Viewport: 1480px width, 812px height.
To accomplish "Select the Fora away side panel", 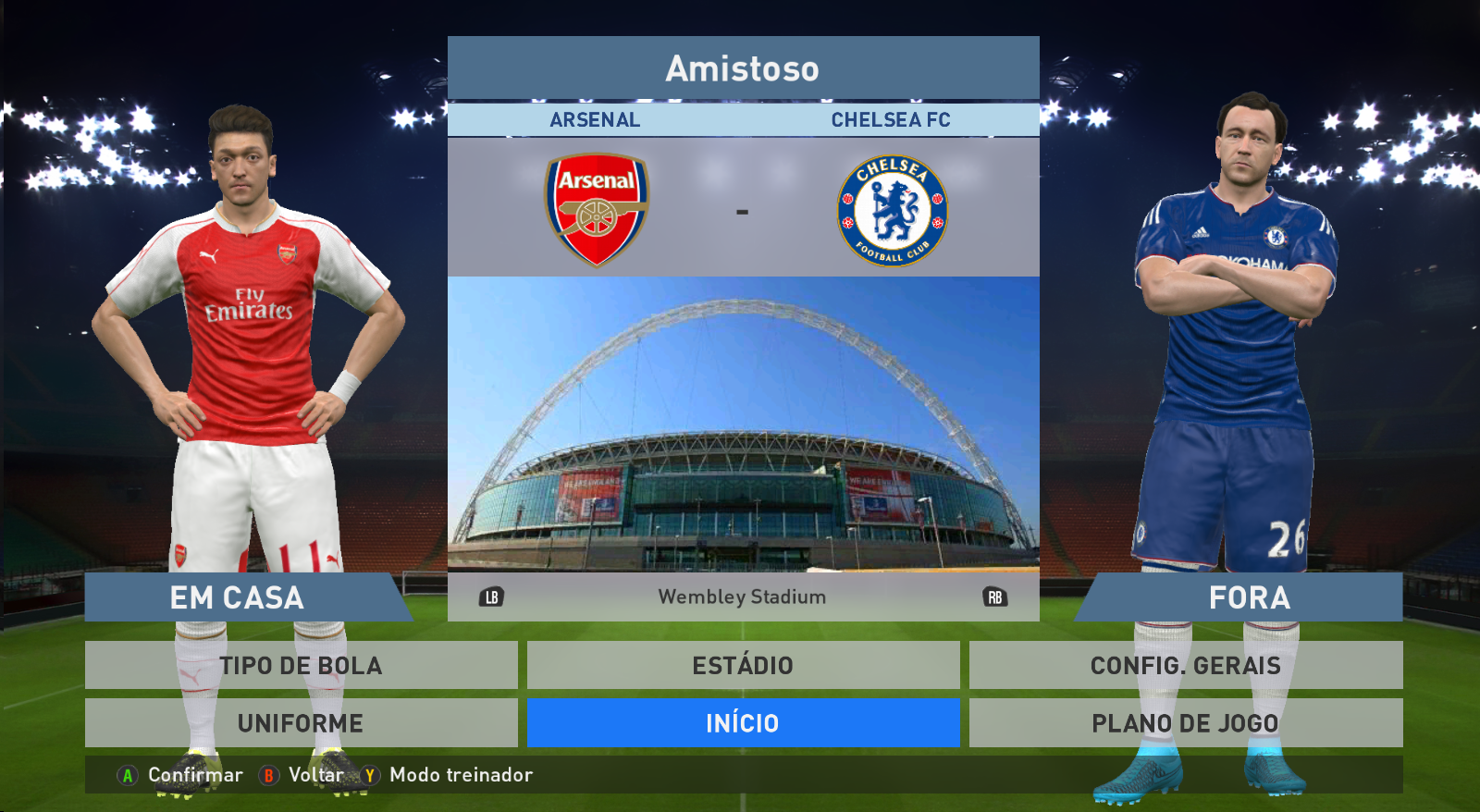I will point(1248,597).
